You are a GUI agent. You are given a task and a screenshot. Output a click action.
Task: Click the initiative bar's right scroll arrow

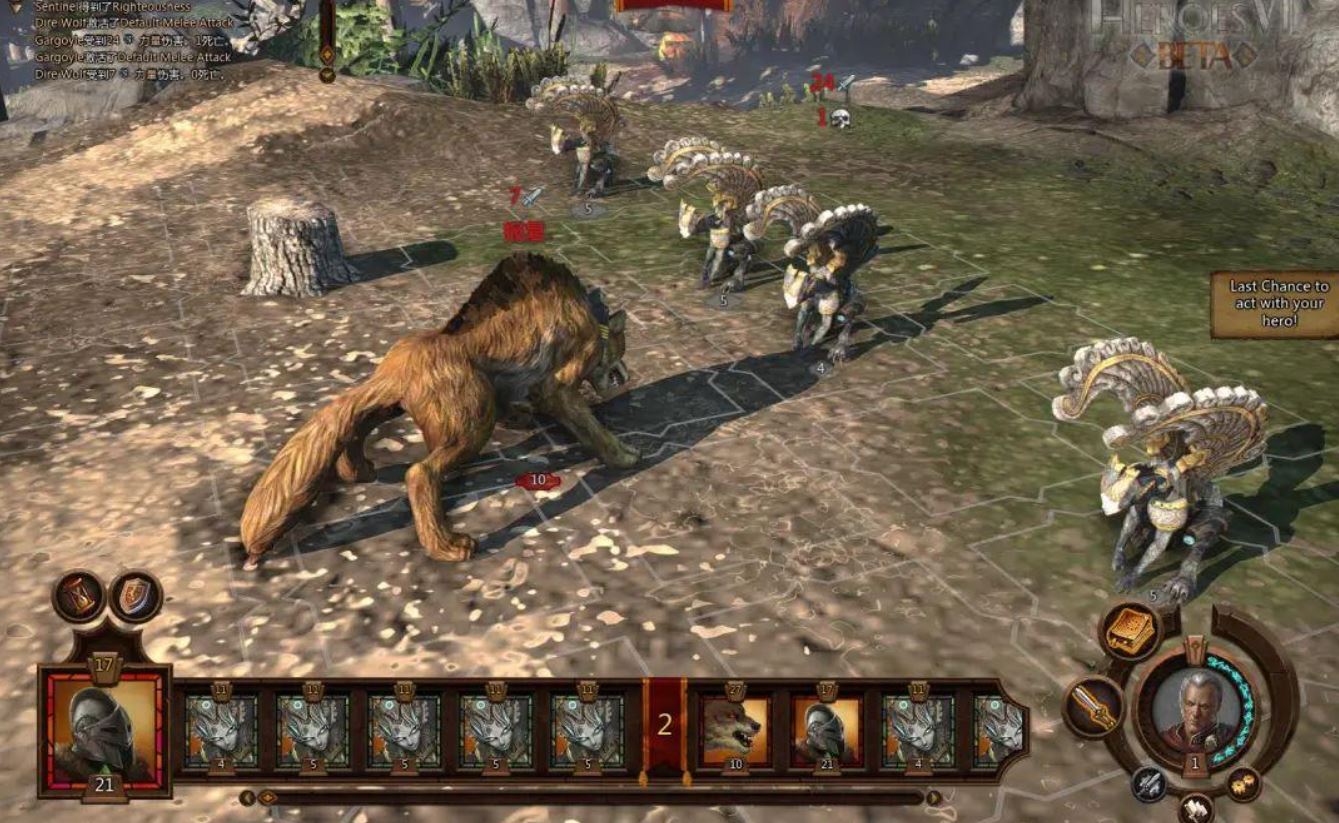tap(933, 797)
